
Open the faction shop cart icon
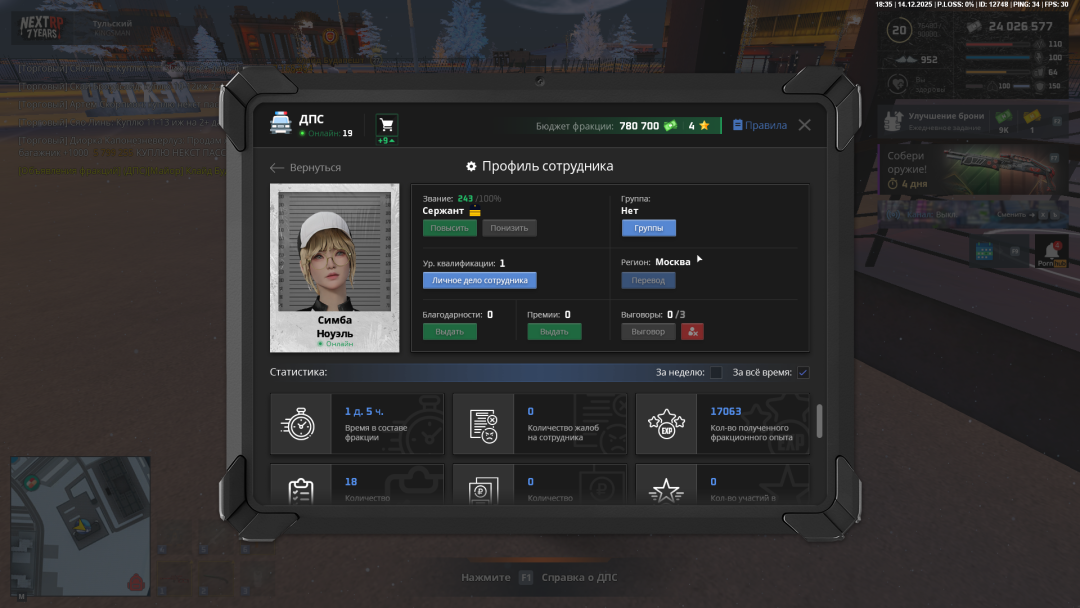[x=386, y=125]
